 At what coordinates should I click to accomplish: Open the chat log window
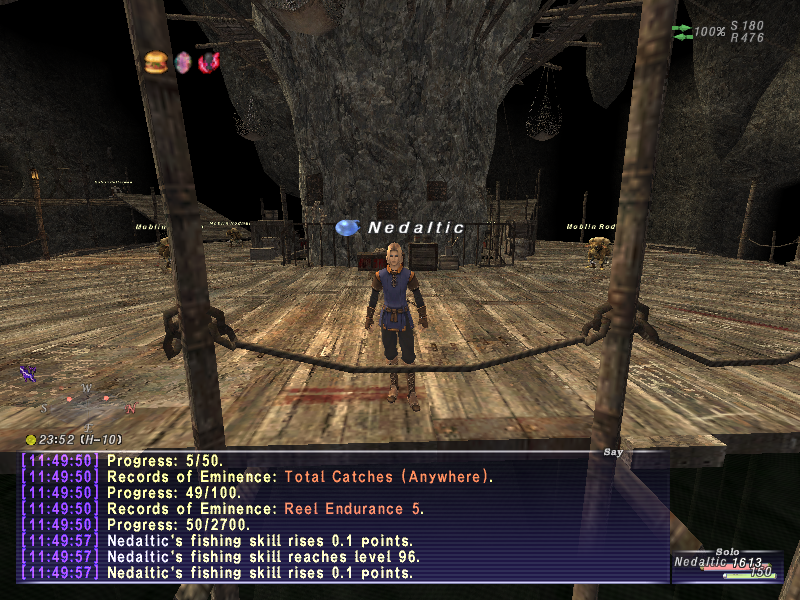(x=340, y=516)
